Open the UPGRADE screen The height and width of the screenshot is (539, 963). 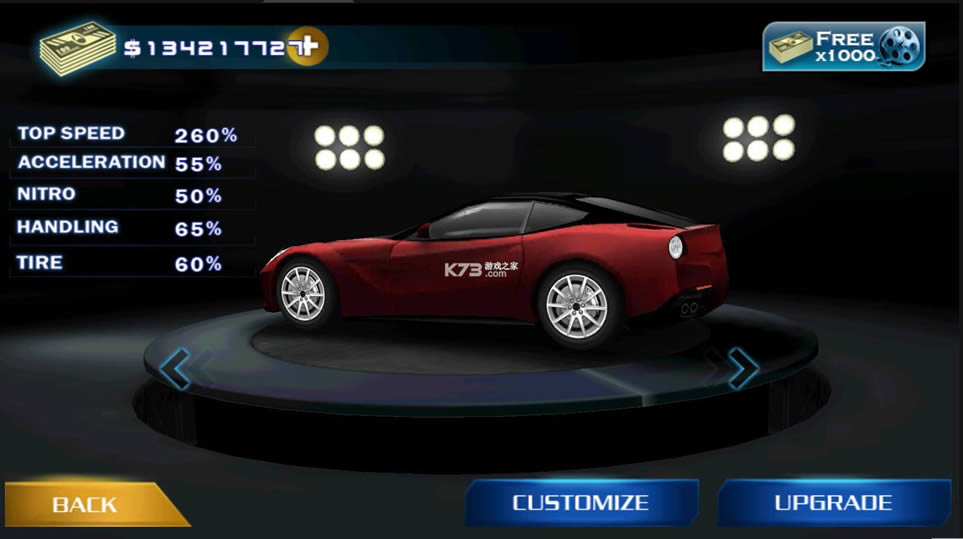(x=833, y=503)
